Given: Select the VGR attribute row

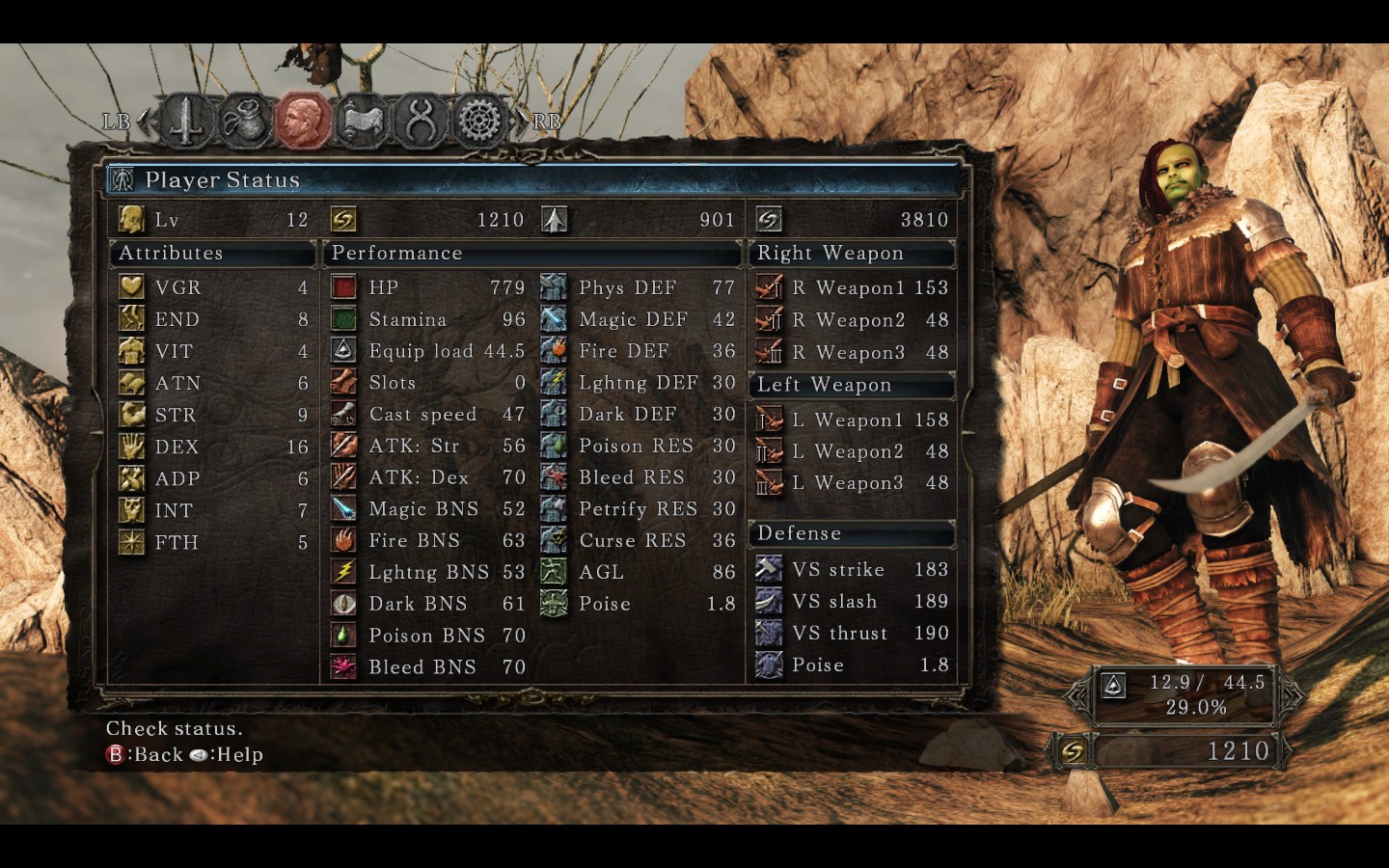Looking at the screenshot, I should (x=213, y=287).
